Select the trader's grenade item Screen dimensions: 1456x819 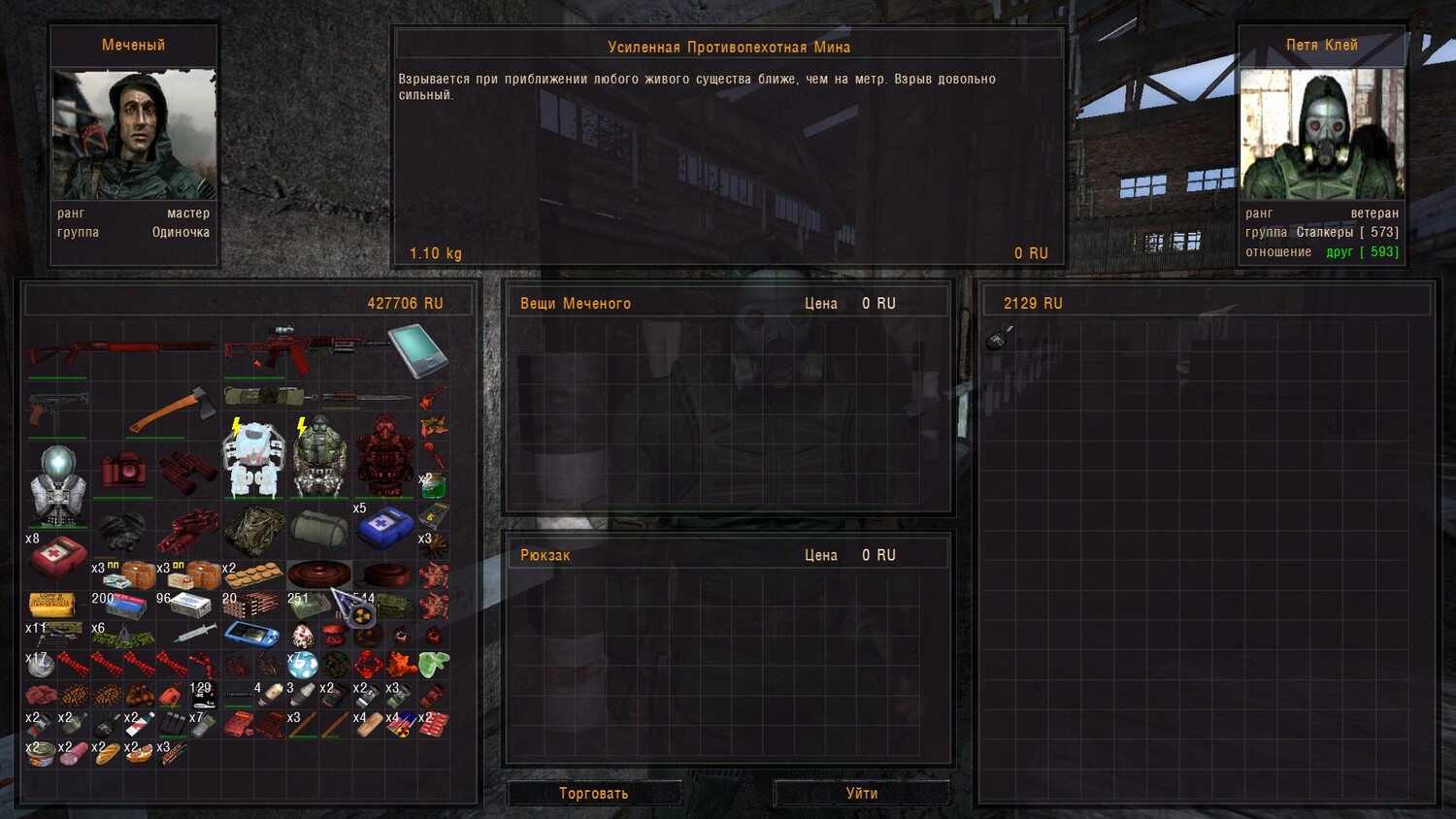click(x=999, y=337)
